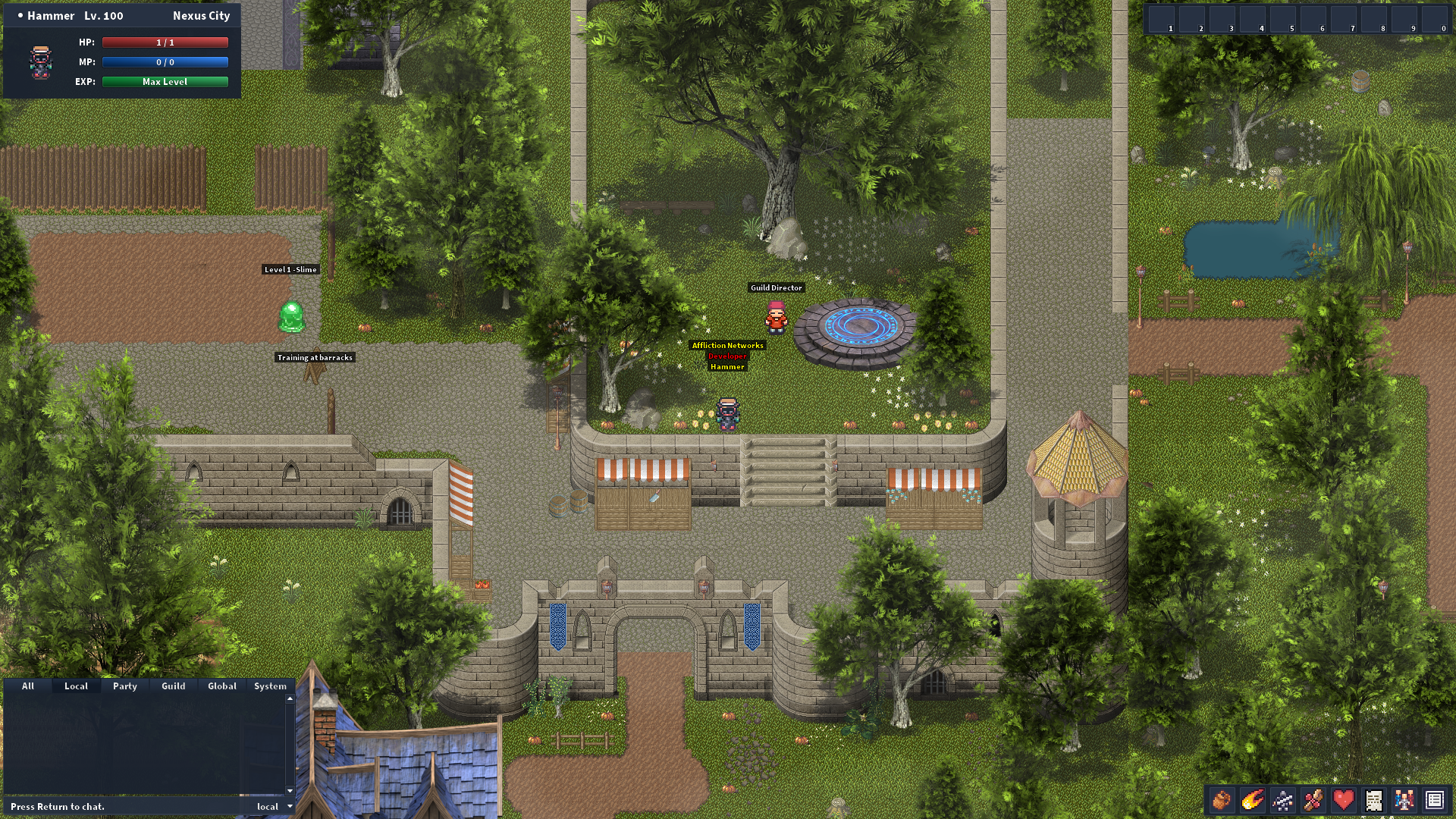Click the Max Level EXP bar

[x=165, y=81]
